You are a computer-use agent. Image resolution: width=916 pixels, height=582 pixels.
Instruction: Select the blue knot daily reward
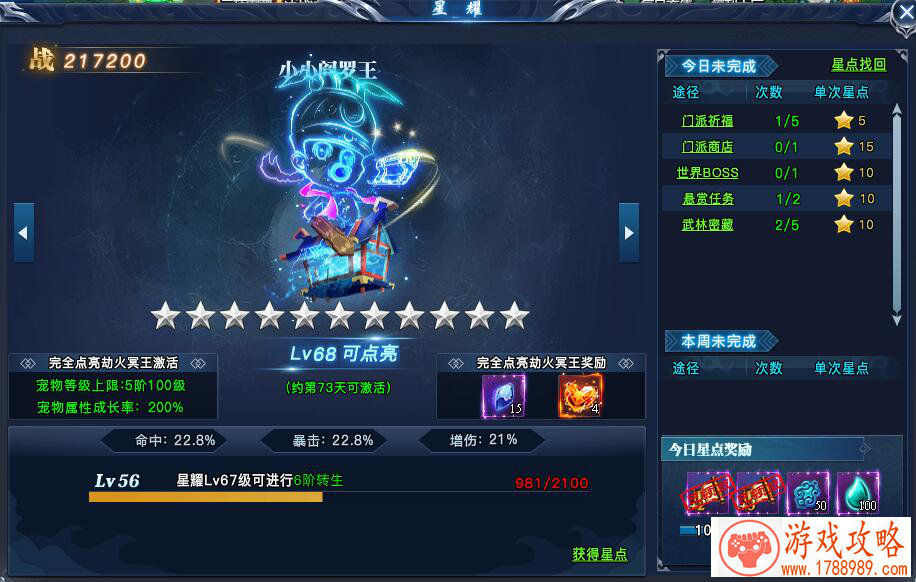pos(807,493)
